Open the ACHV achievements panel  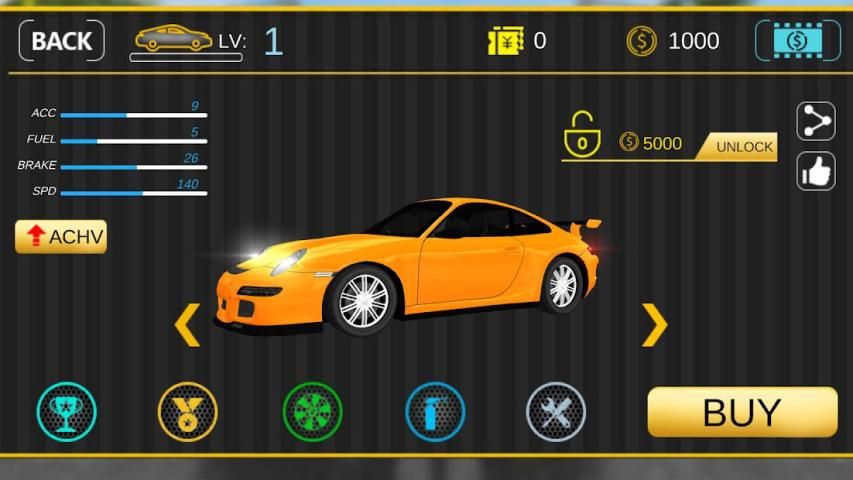tap(61, 236)
